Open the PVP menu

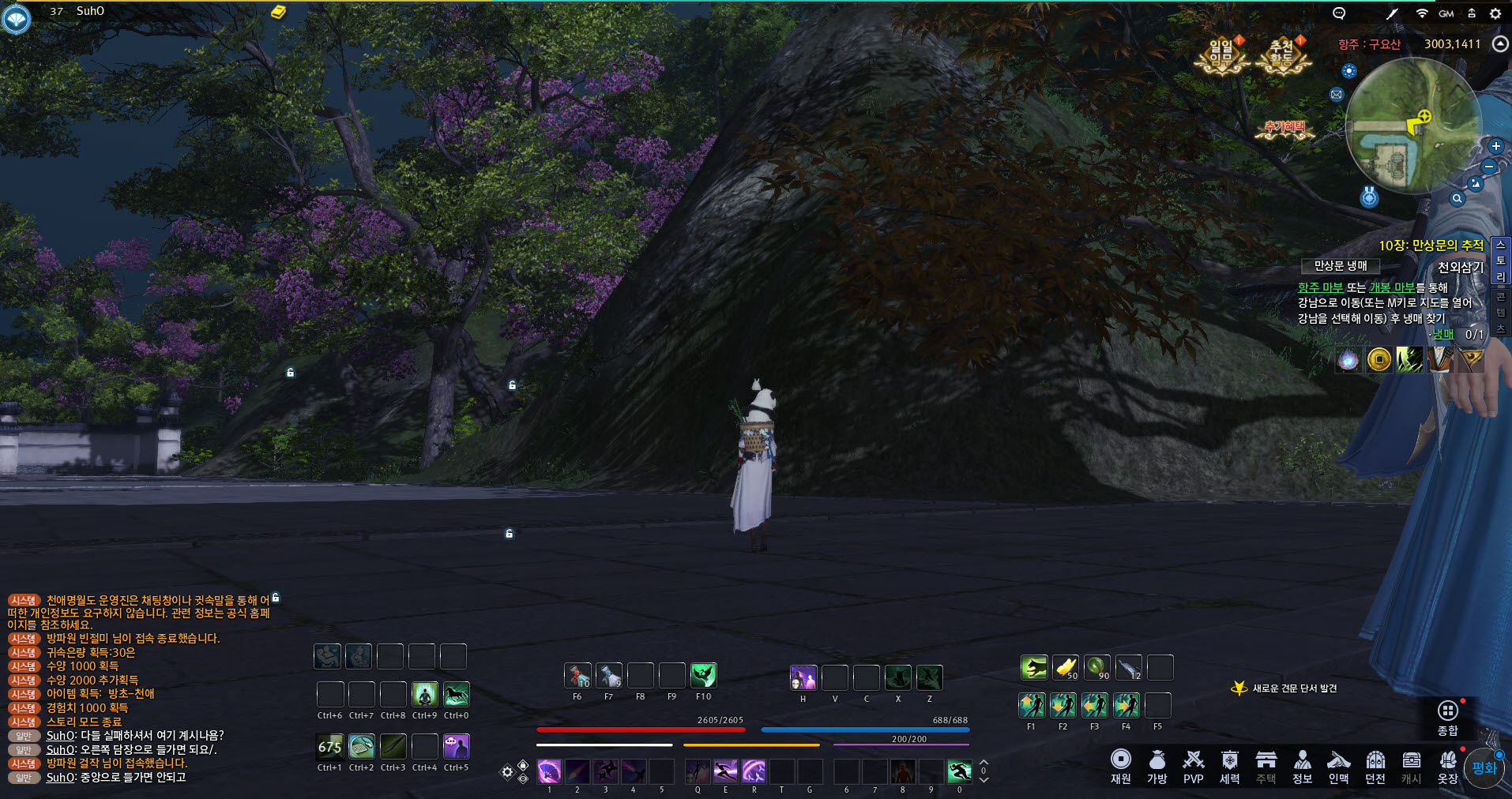pyautogui.click(x=1193, y=767)
